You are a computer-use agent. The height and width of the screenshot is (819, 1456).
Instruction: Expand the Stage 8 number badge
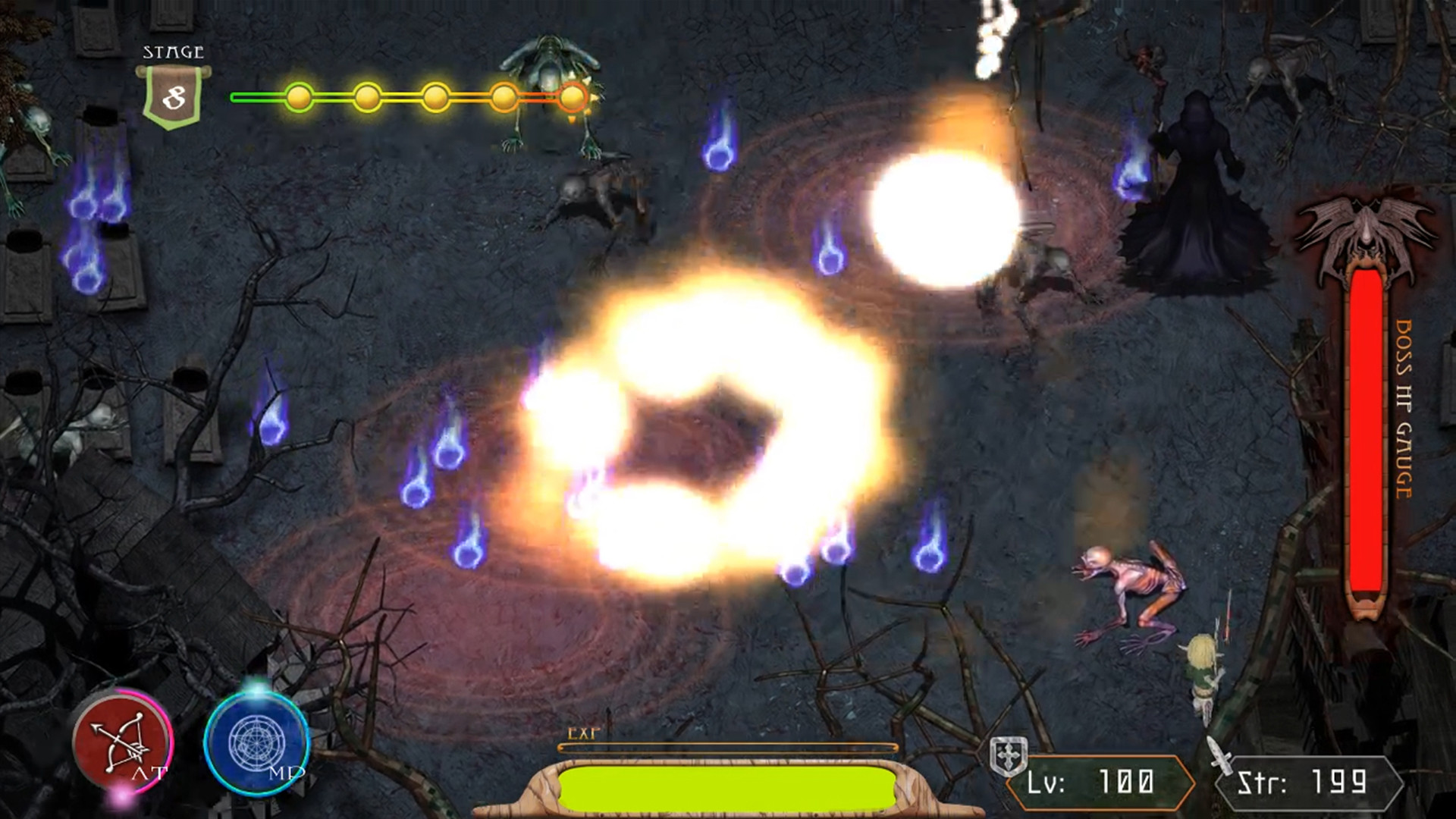click(173, 96)
